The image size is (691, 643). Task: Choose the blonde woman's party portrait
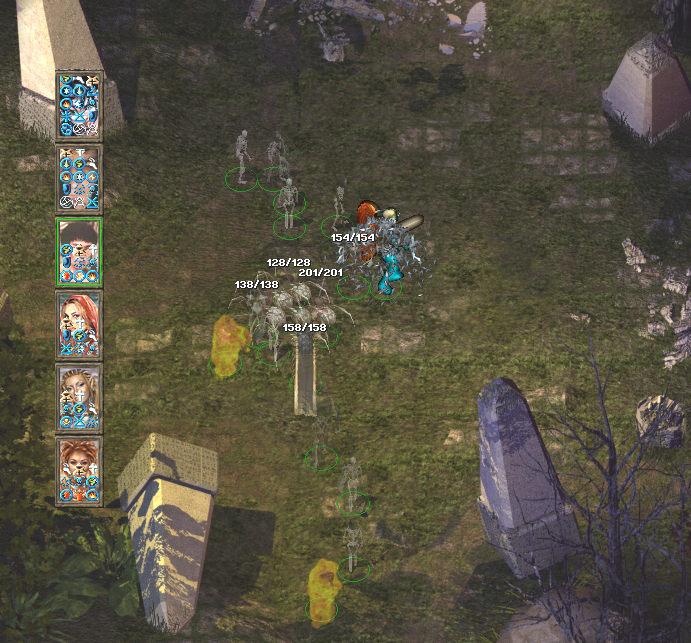pyautogui.click(x=79, y=397)
